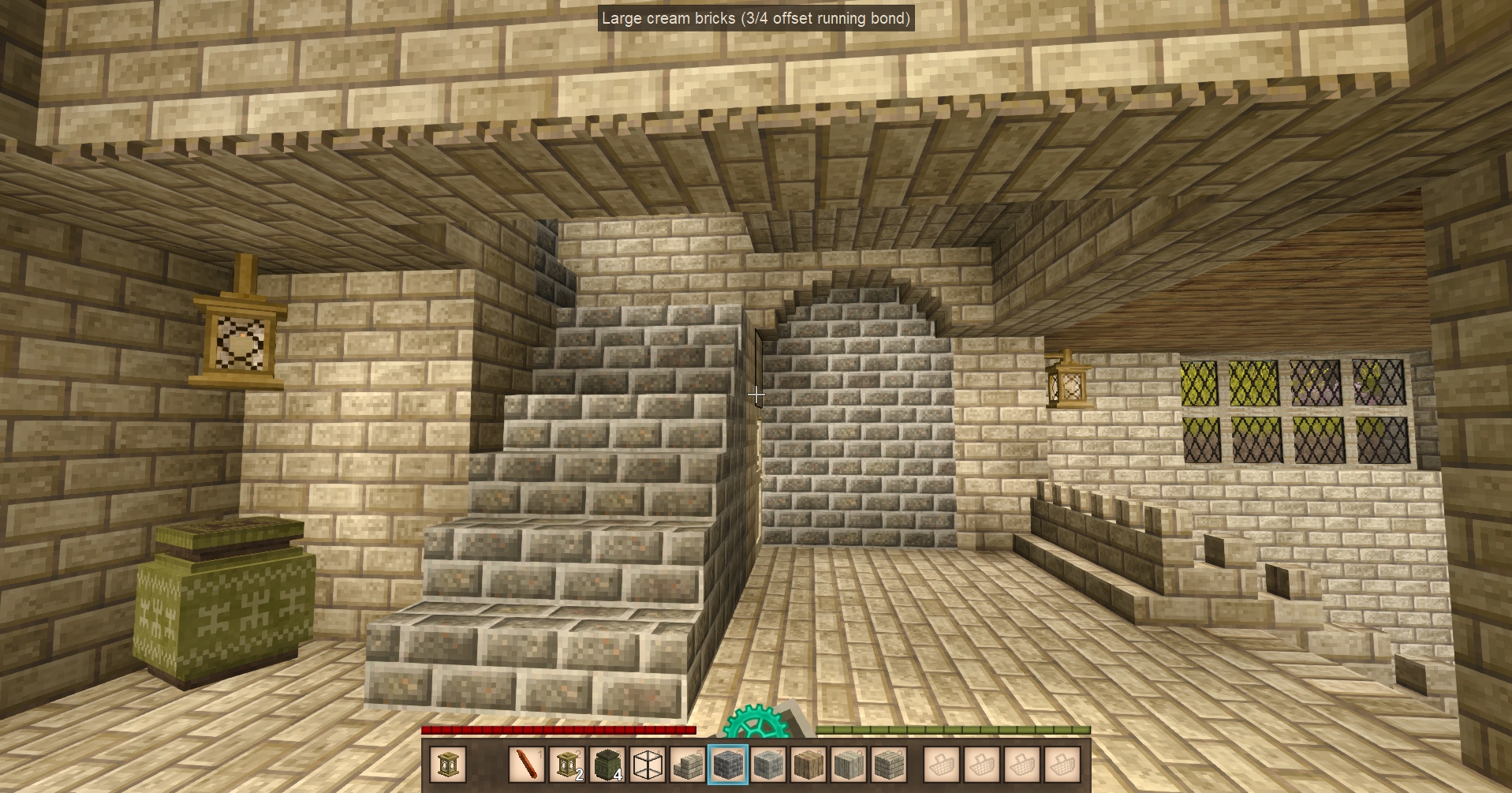Viewport: 1512px width, 793px height.
Task: Switch to the light grey bricks slot
Action: tap(768, 764)
